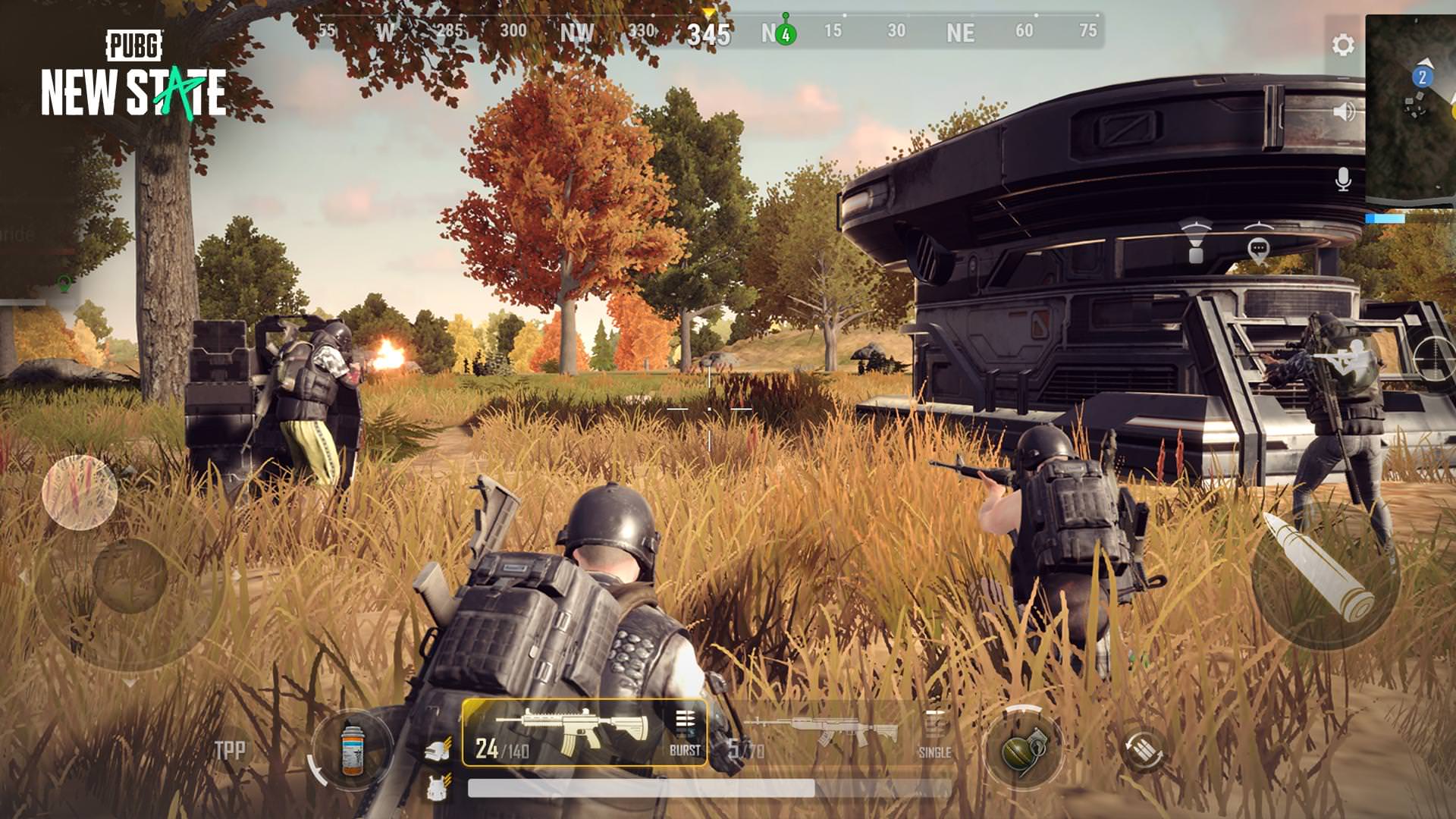Open the settings gear icon
Screen dimensions: 1456x819
1344,45
